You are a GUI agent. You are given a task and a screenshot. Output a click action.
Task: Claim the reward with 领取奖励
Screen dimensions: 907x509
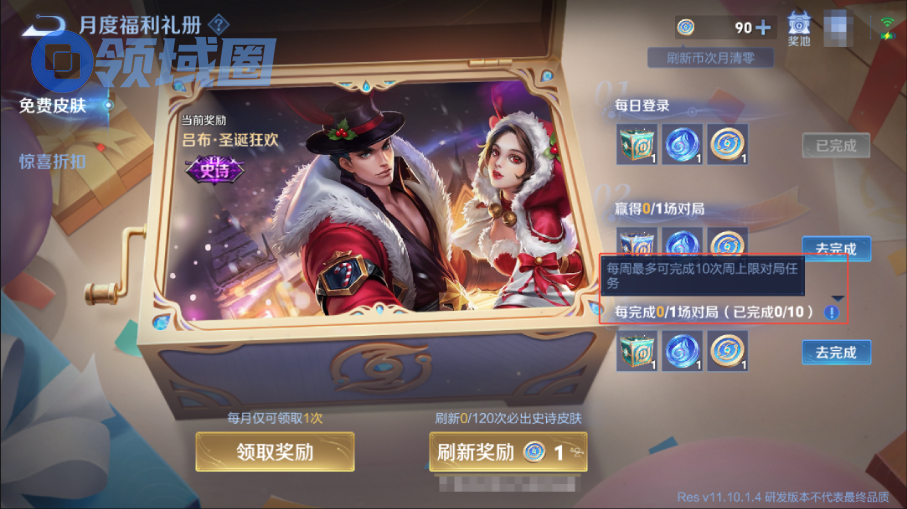coord(275,452)
